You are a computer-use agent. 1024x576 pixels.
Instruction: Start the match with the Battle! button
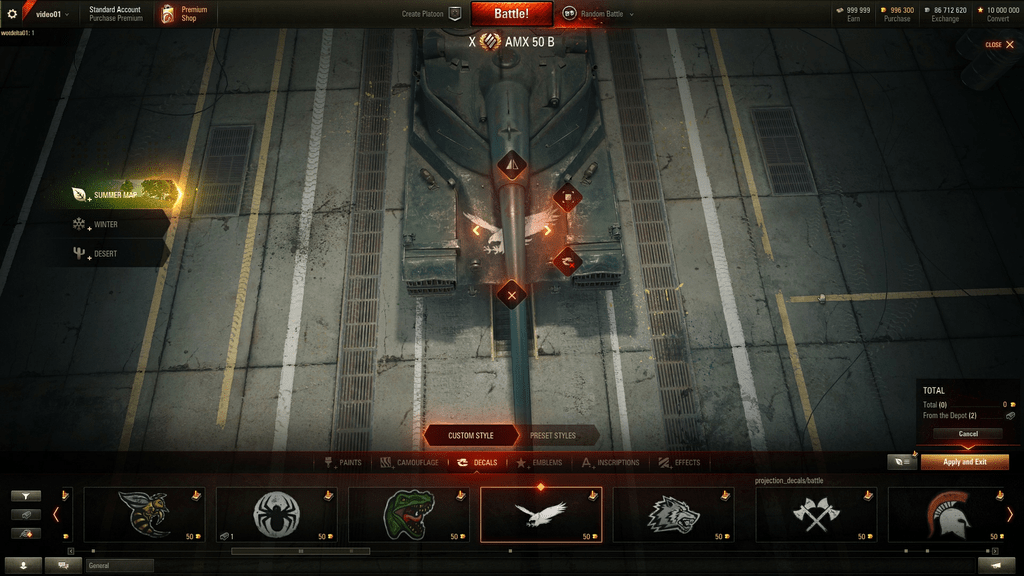coord(511,14)
